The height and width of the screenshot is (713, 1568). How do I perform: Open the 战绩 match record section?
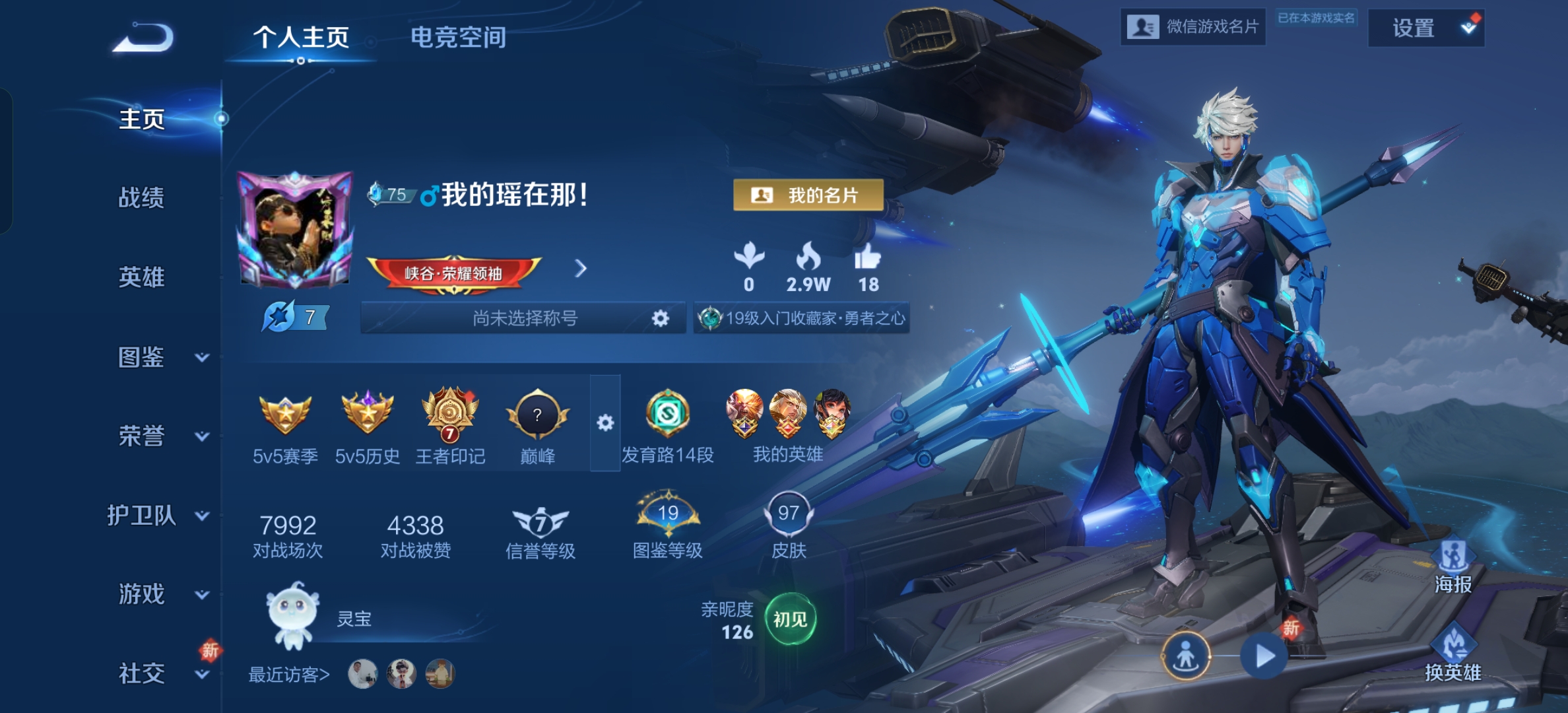tap(141, 197)
